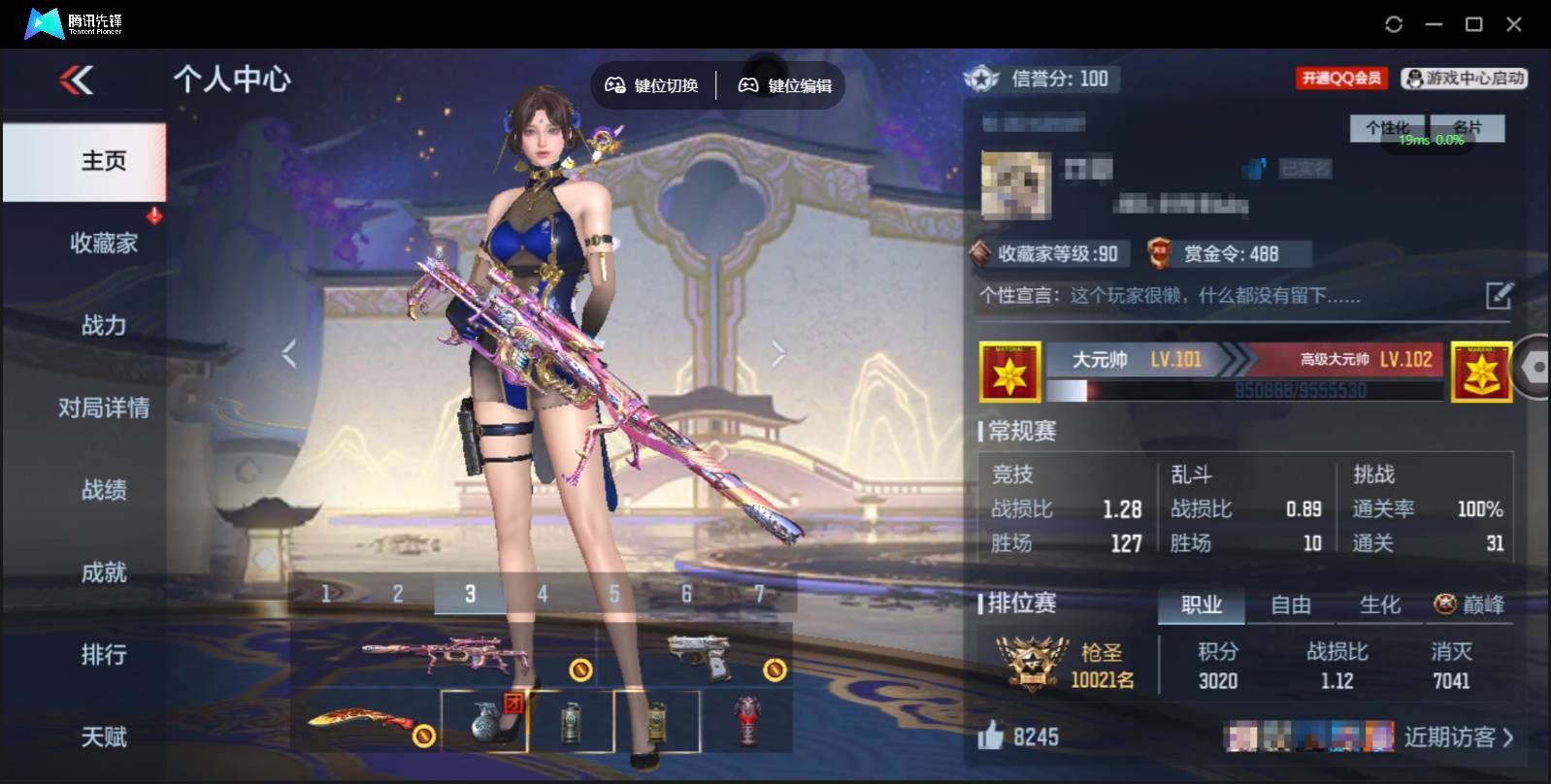Screen dimensions: 1551x784
Task: Go back using the red arrow button
Action: pyautogui.click(x=77, y=80)
